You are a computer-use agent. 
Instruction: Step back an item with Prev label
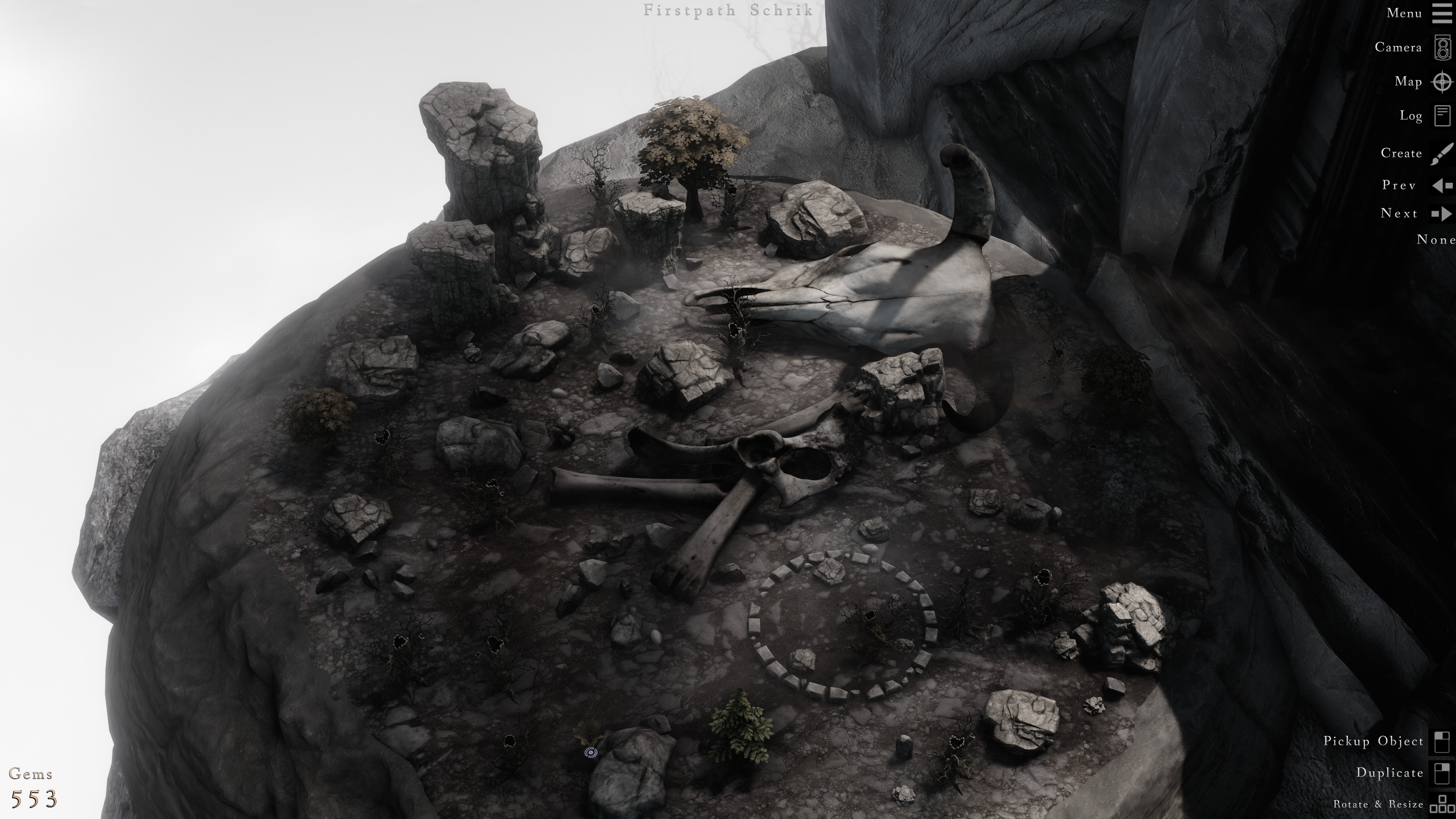(1400, 185)
